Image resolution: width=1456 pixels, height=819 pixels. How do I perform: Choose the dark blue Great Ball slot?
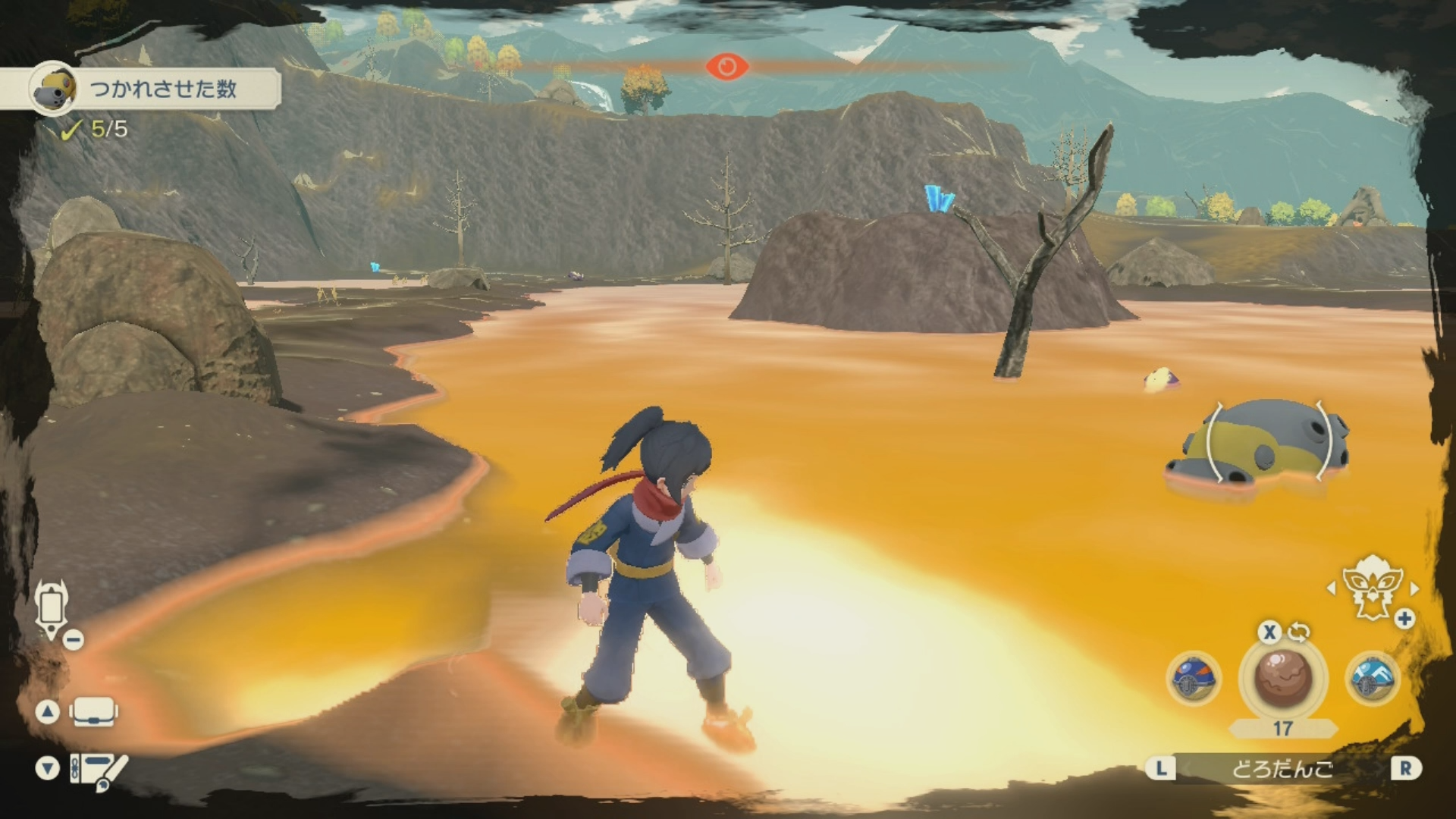tap(1194, 677)
